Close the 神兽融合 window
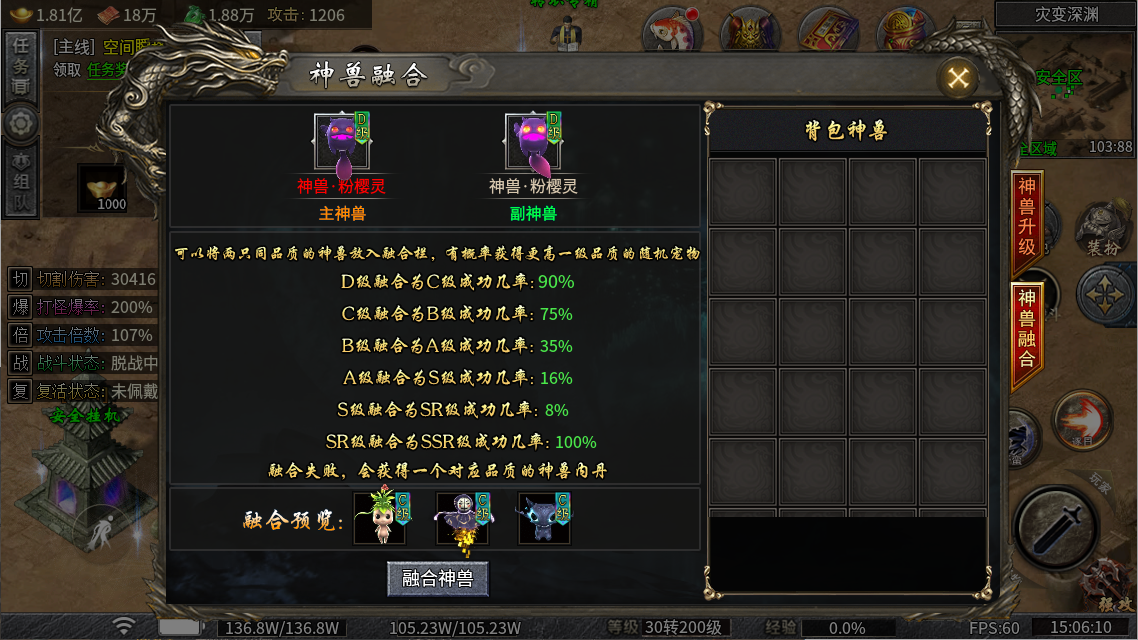The height and width of the screenshot is (640, 1138). coord(958,78)
